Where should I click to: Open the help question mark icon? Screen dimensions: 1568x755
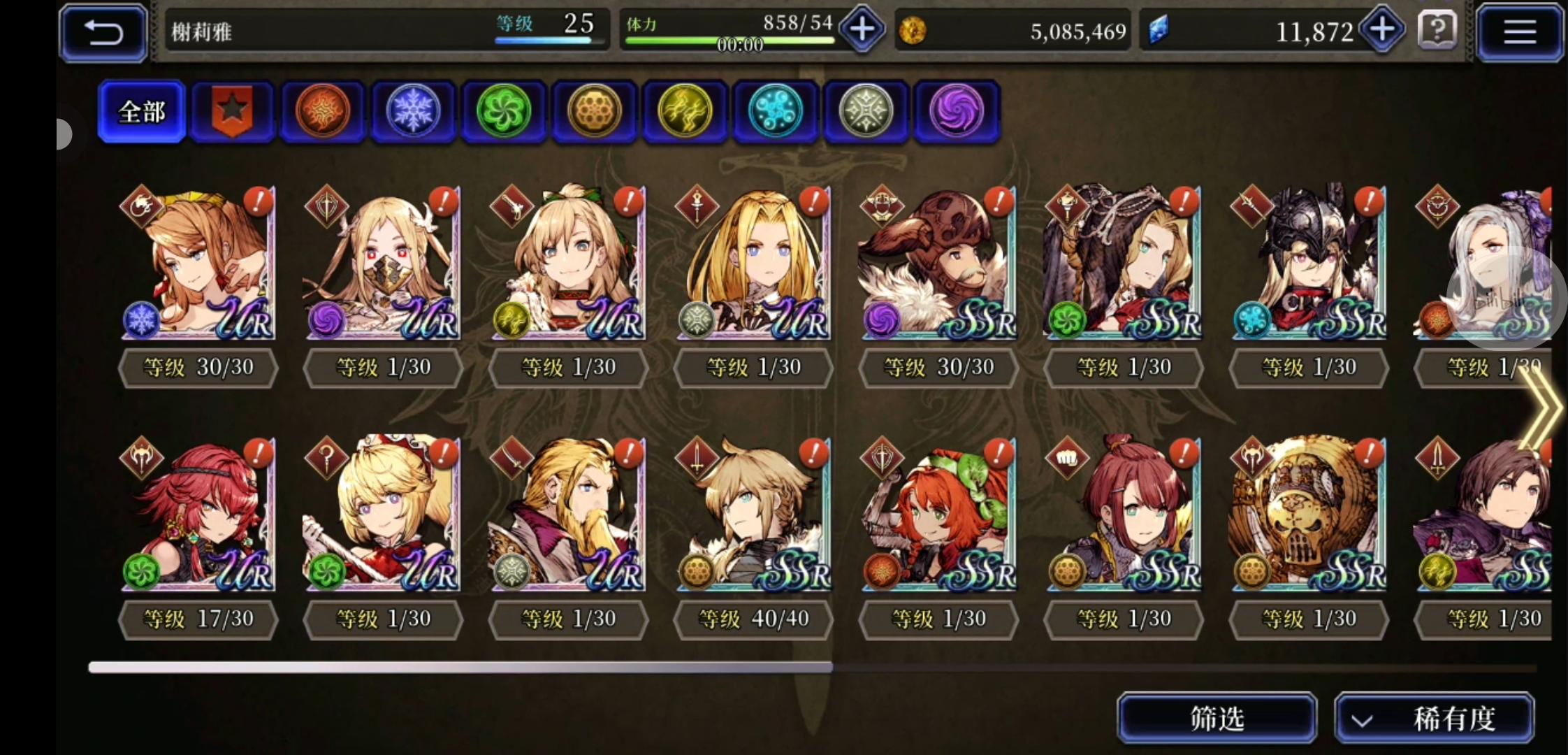pyautogui.click(x=1437, y=31)
